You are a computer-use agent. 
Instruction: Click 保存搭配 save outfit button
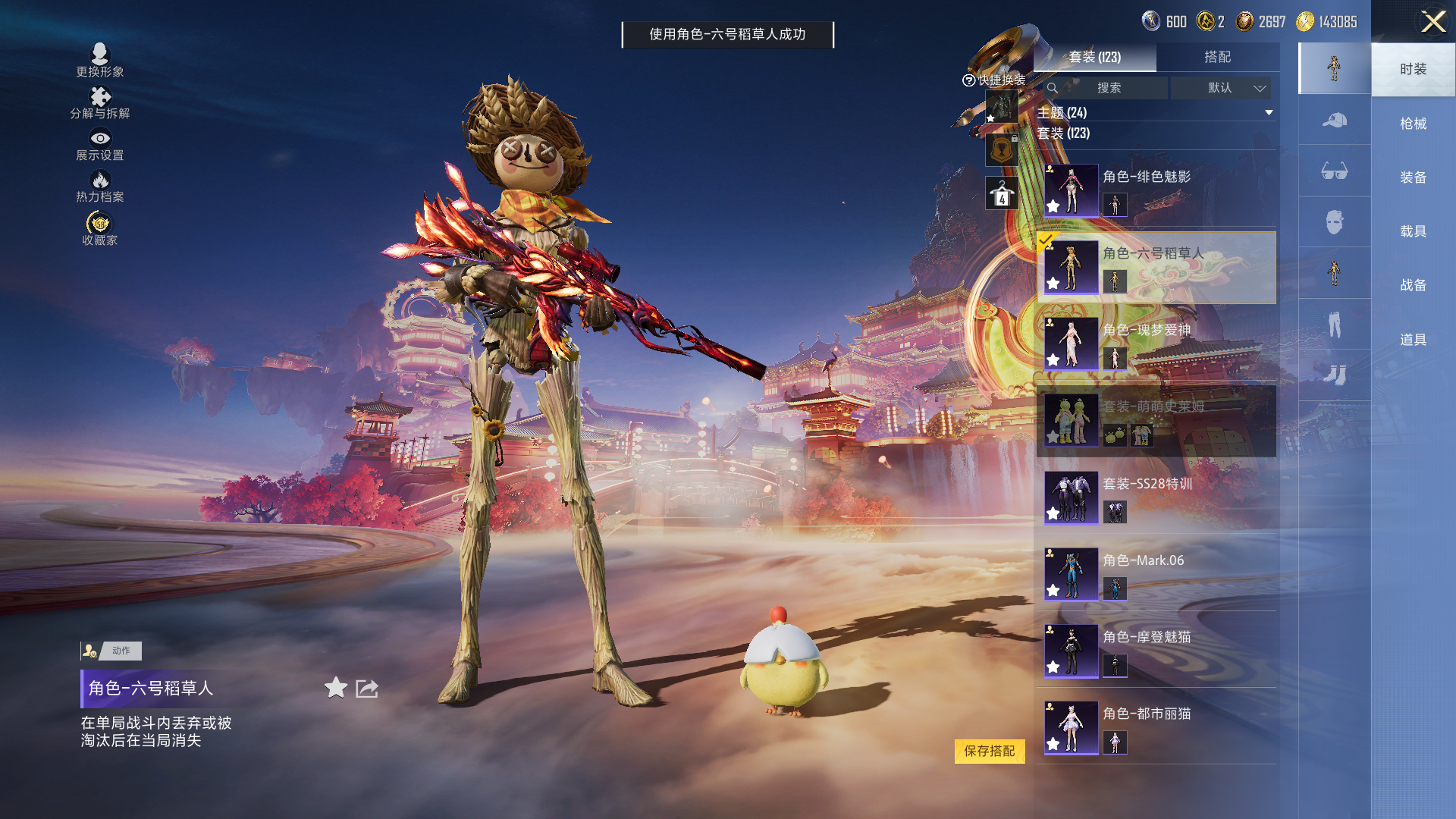point(989,751)
